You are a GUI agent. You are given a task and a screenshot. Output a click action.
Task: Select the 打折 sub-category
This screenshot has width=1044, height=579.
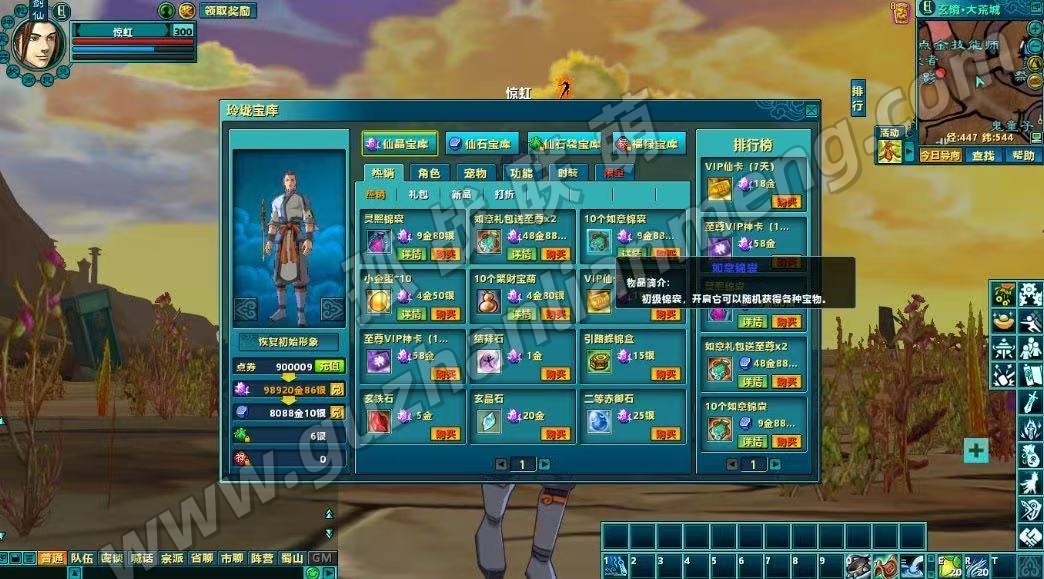504,194
